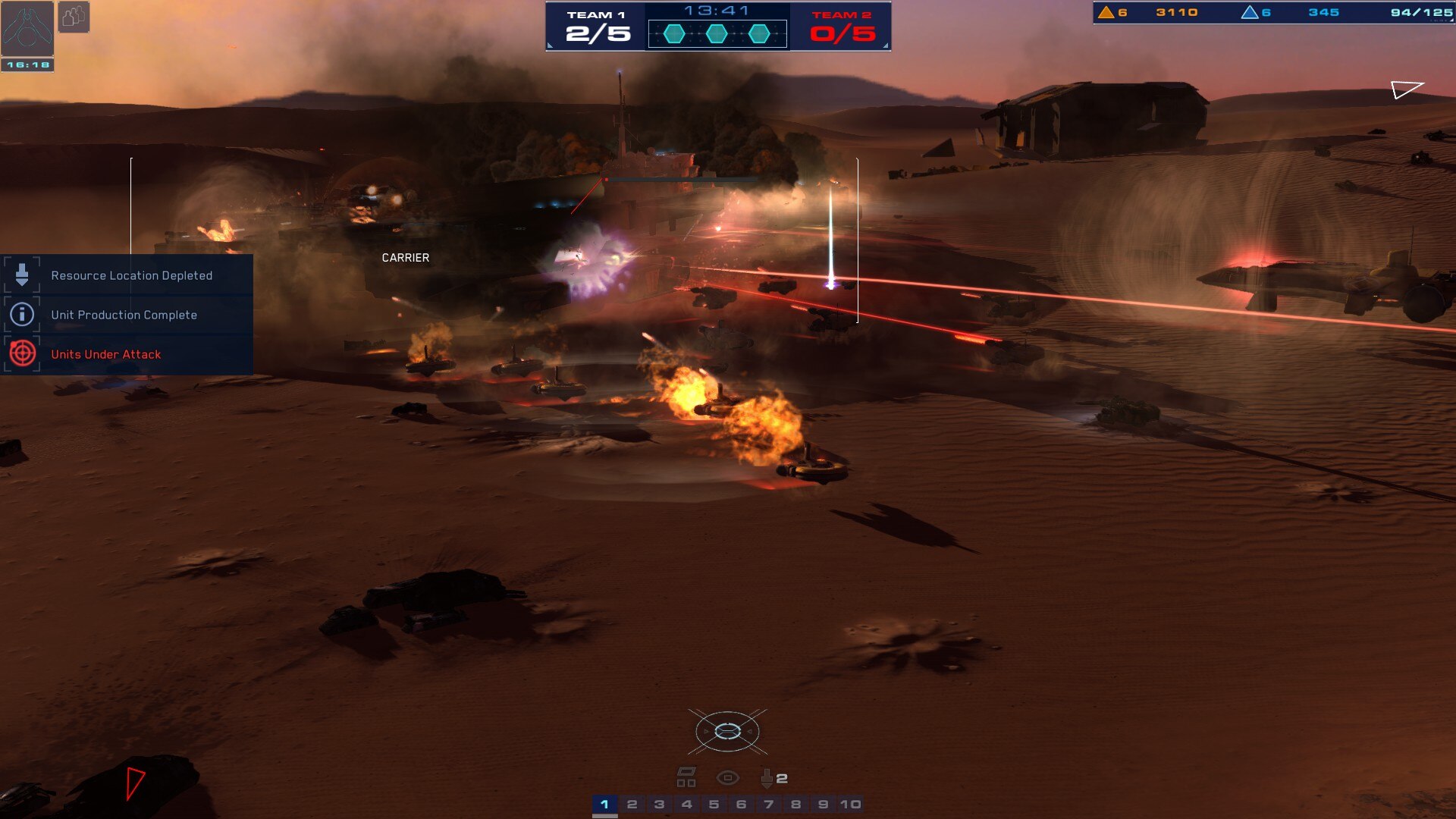
Task: Click the progress bar under control group 1
Action: tap(604, 816)
